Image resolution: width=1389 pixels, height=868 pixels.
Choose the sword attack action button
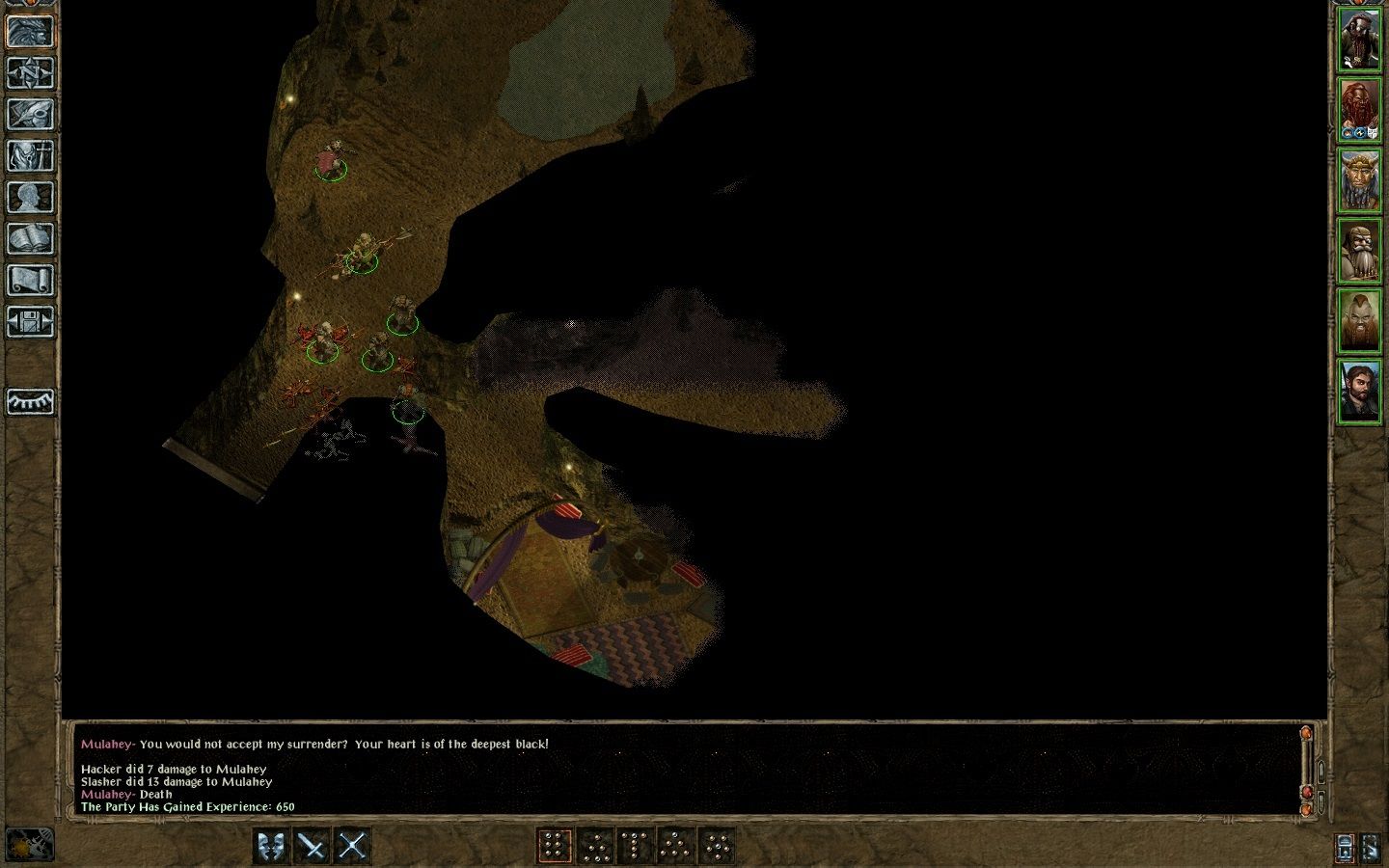313,846
